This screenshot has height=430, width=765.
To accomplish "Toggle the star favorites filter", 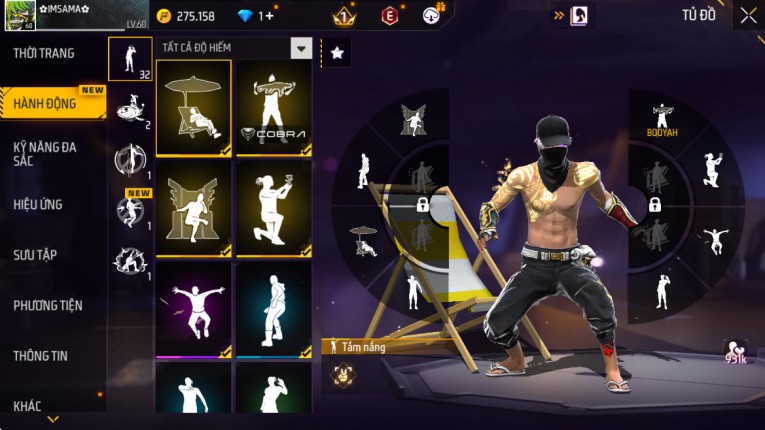I will [336, 53].
